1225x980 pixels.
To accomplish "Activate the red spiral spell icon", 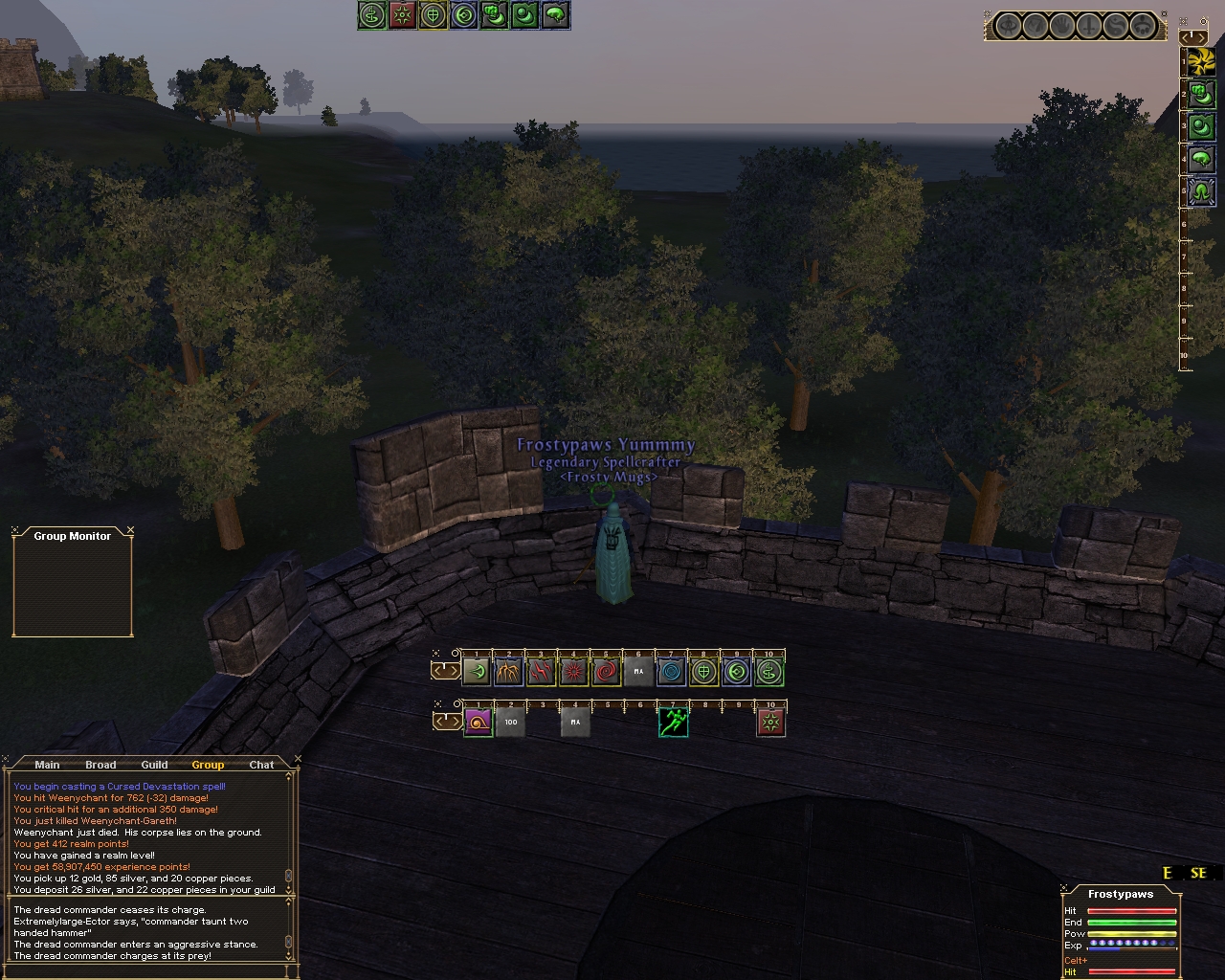I will [x=607, y=672].
